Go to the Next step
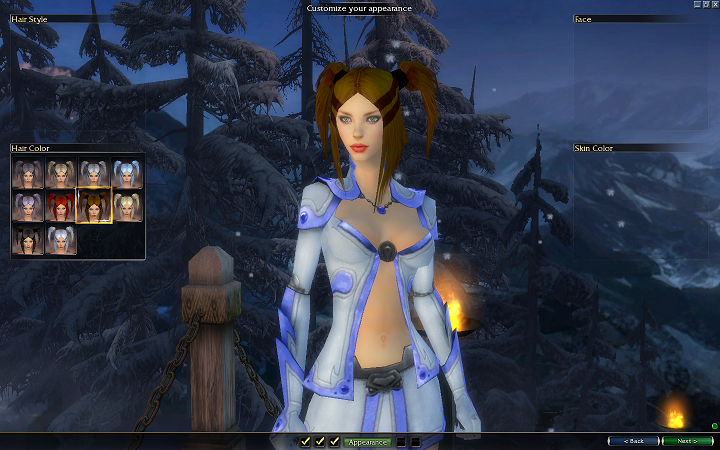Image resolution: width=720 pixels, height=450 pixels. point(688,441)
